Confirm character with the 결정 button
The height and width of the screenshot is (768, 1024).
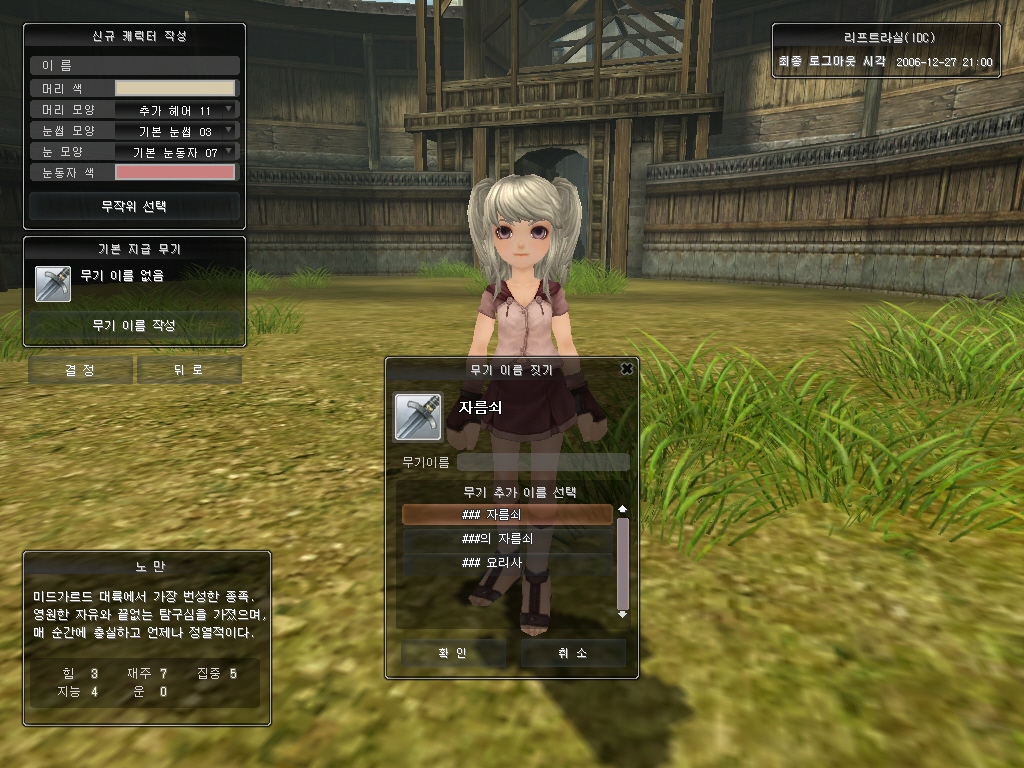tap(80, 370)
